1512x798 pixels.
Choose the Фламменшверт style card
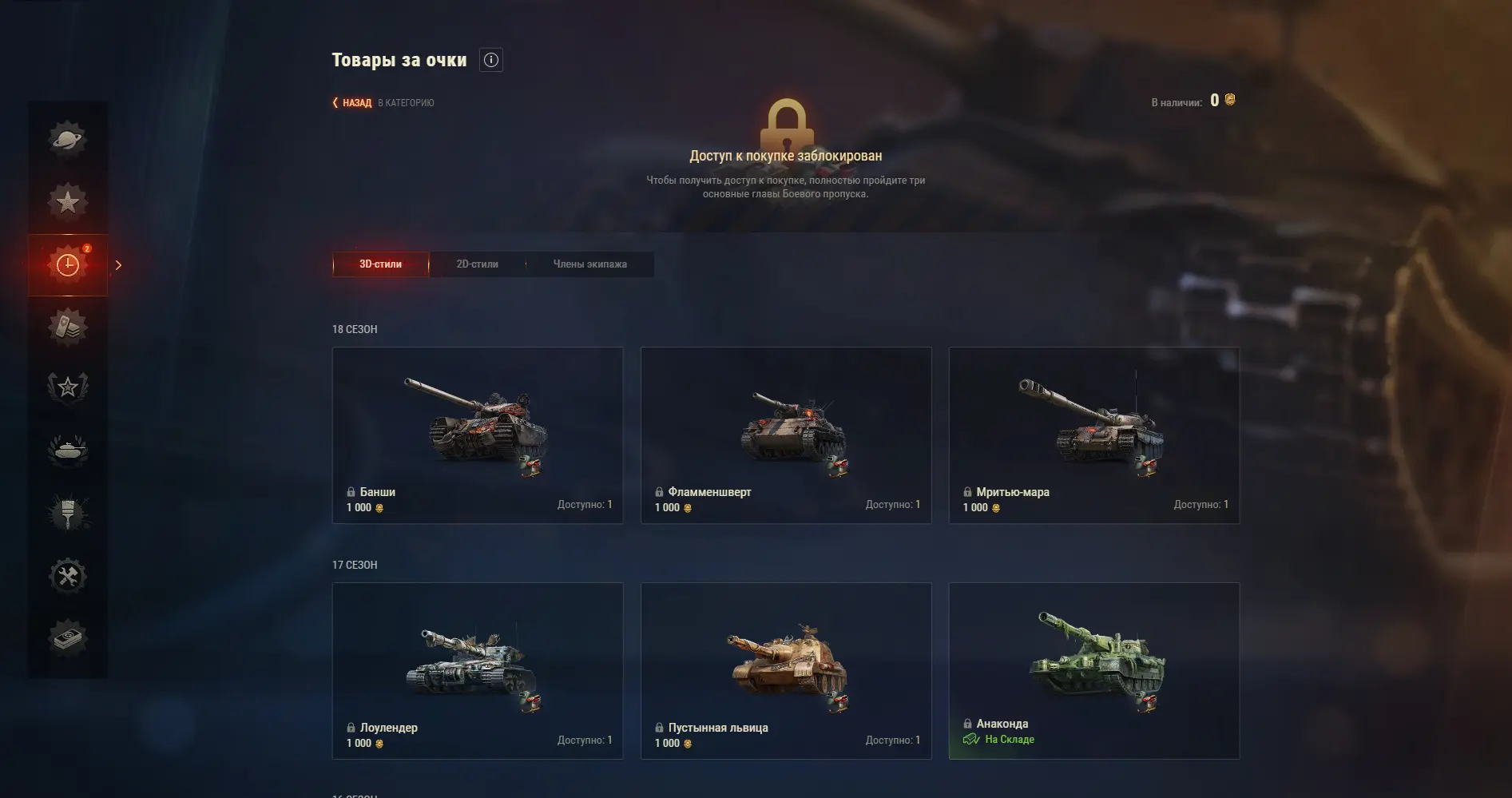click(x=786, y=435)
